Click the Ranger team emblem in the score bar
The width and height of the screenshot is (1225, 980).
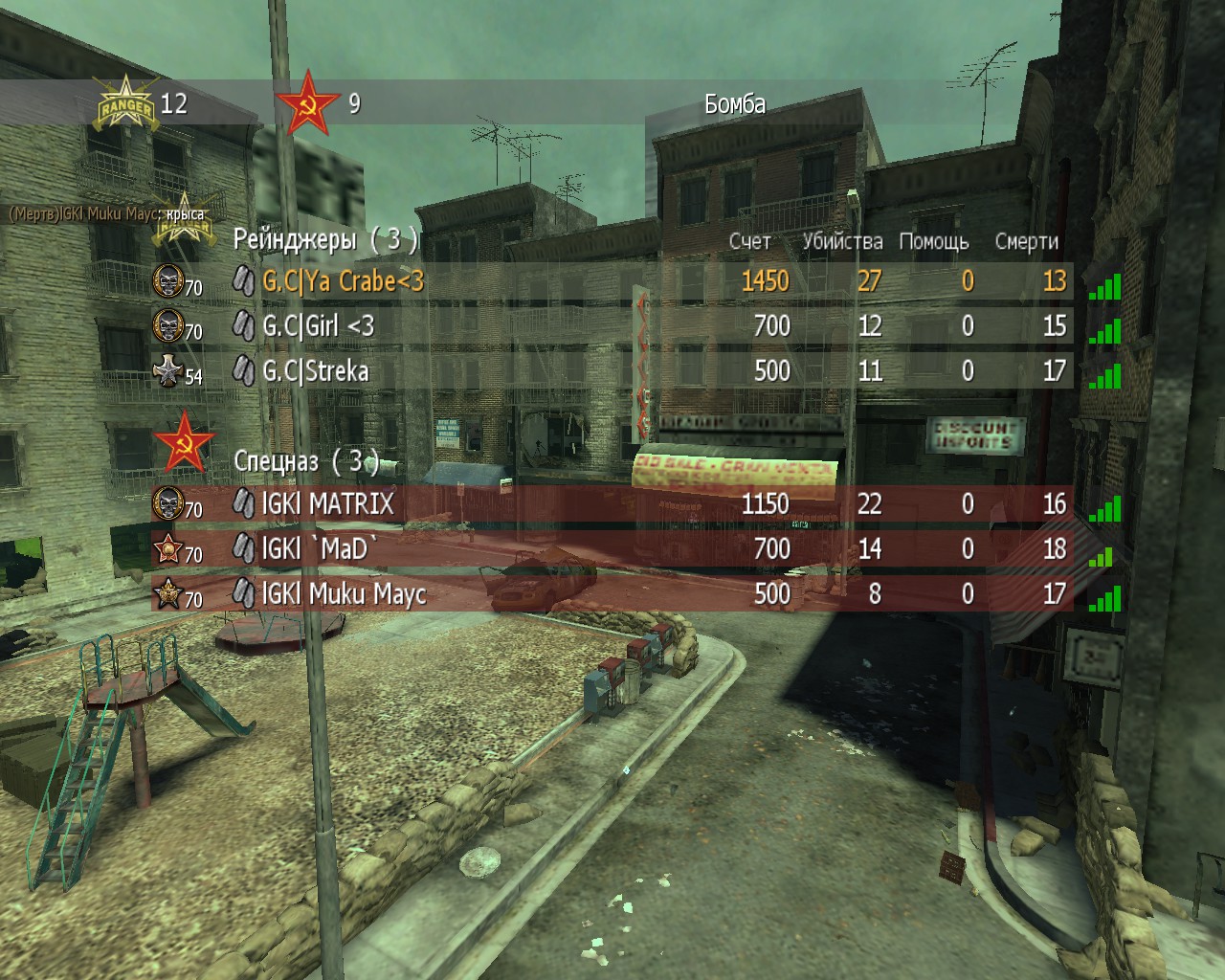pyautogui.click(x=123, y=105)
